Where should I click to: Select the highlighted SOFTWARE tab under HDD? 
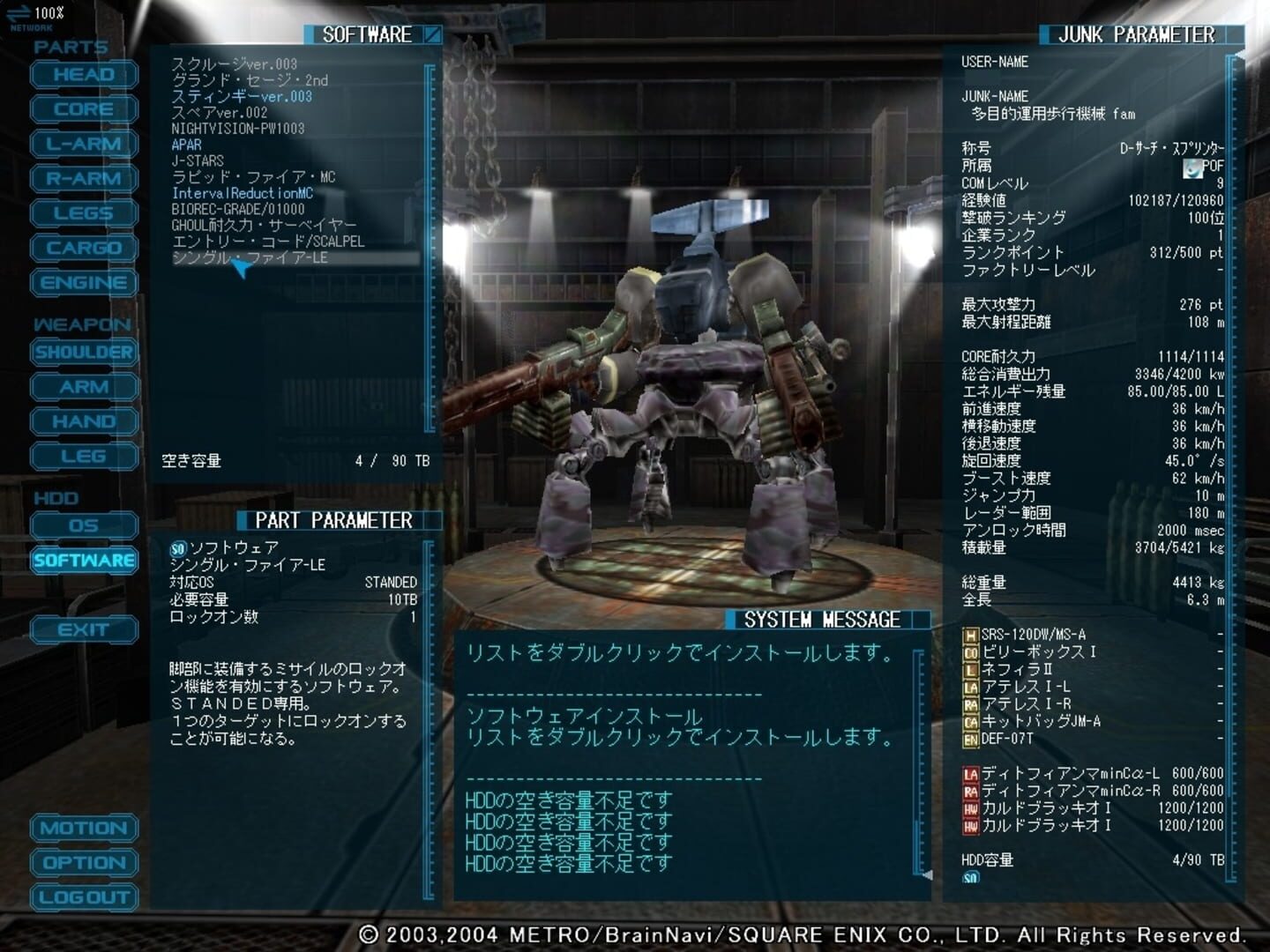click(x=83, y=561)
